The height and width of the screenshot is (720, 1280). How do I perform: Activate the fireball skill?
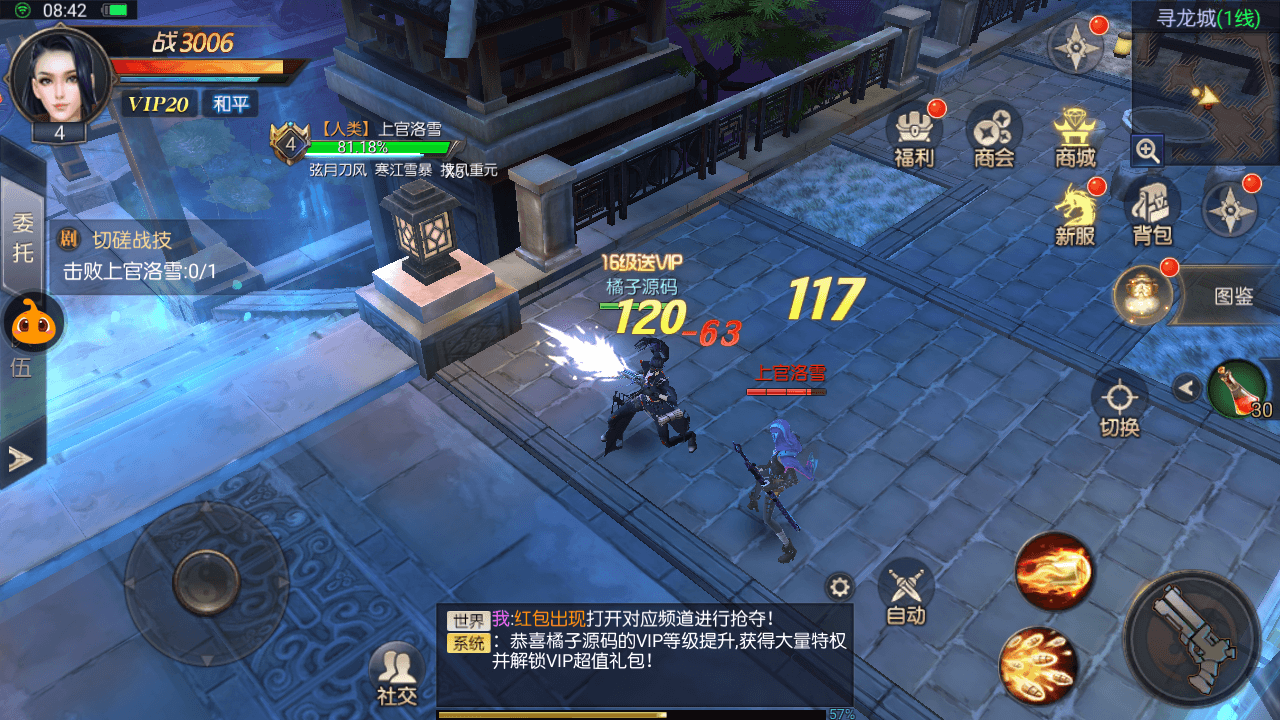(1053, 571)
